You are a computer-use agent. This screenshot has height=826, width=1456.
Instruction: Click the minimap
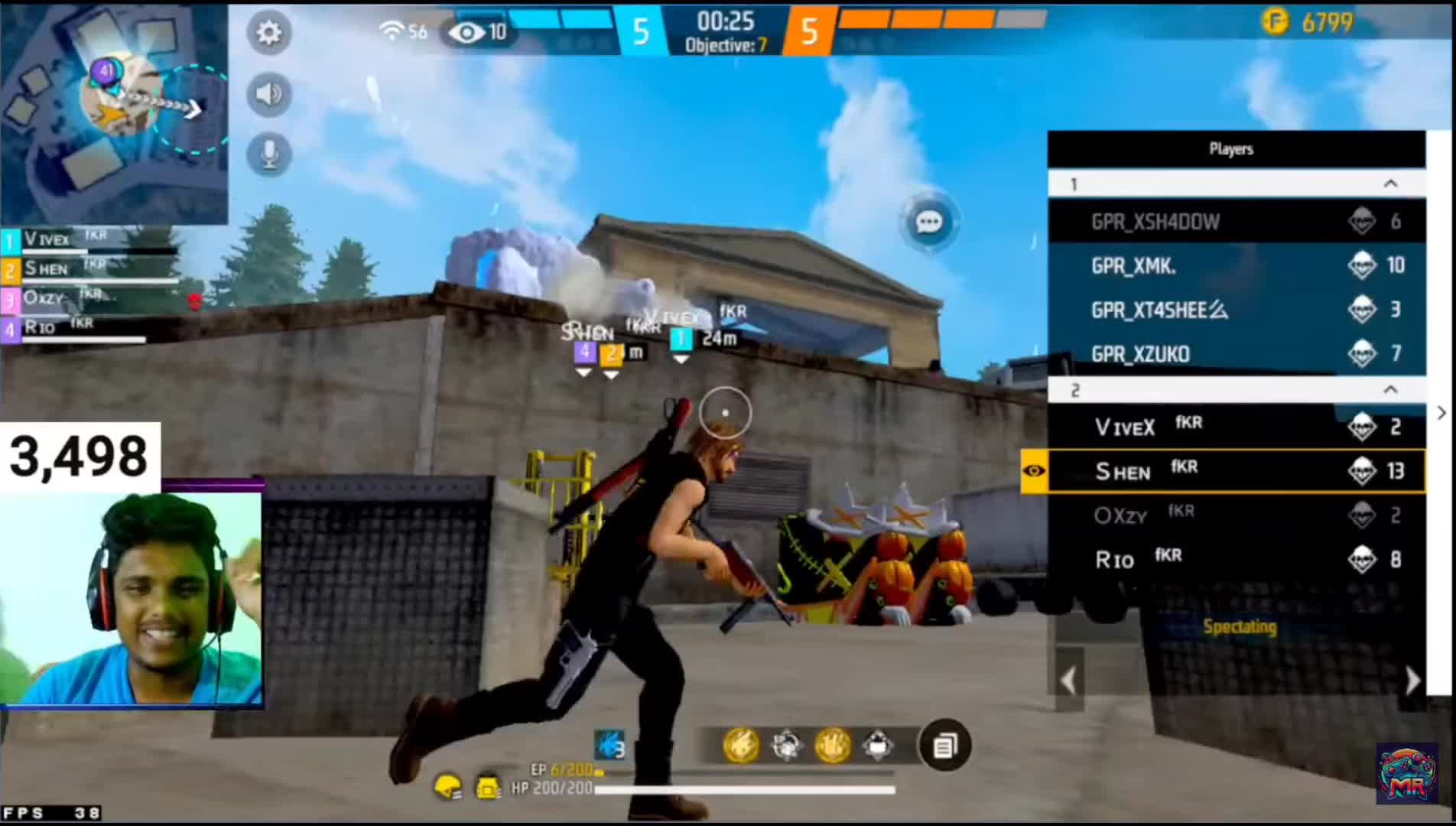click(x=114, y=112)
